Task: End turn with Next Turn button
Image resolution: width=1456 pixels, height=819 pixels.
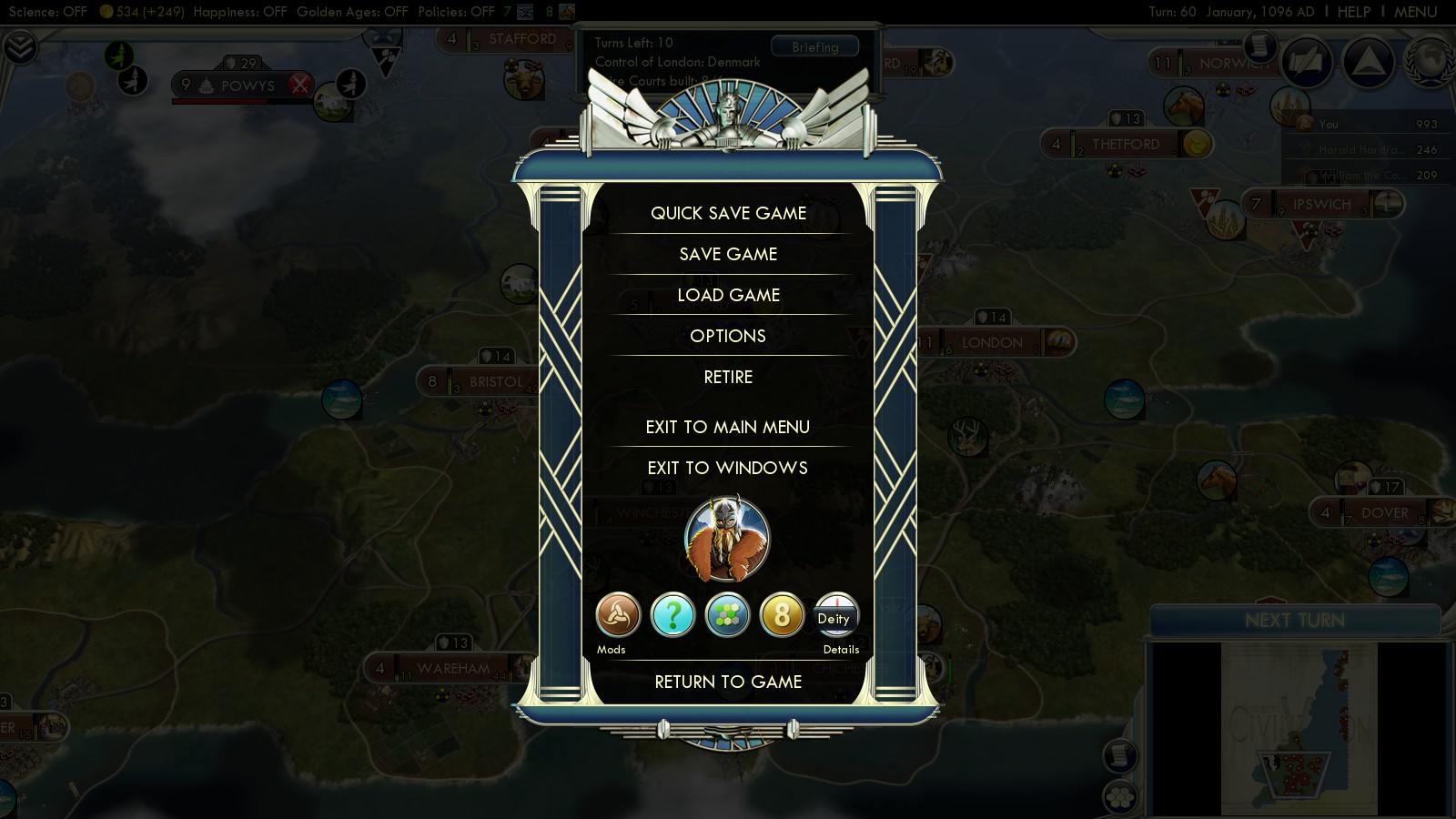Action: pos(1294,621)
